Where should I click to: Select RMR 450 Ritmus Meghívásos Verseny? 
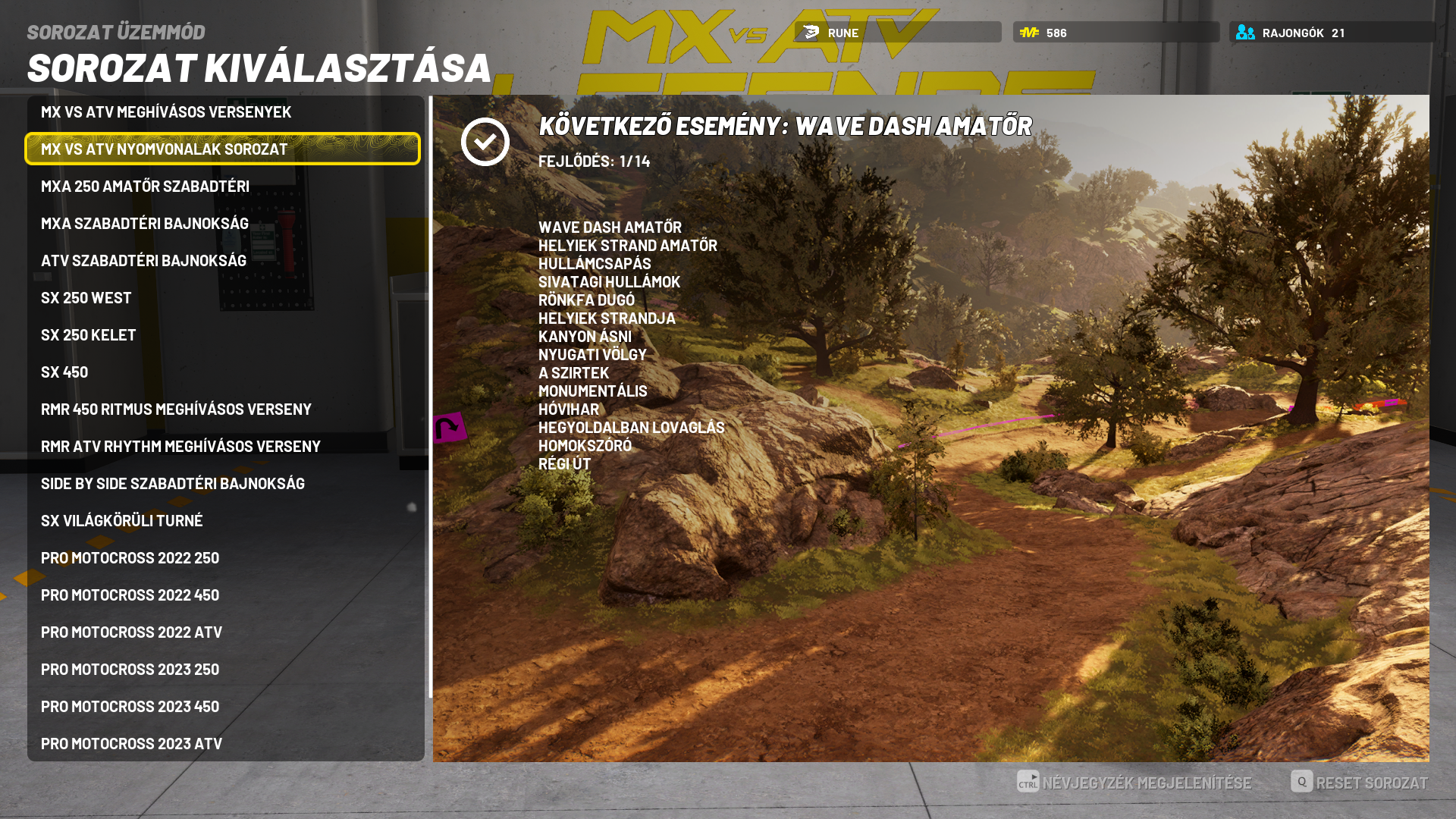tap(176, 409)
